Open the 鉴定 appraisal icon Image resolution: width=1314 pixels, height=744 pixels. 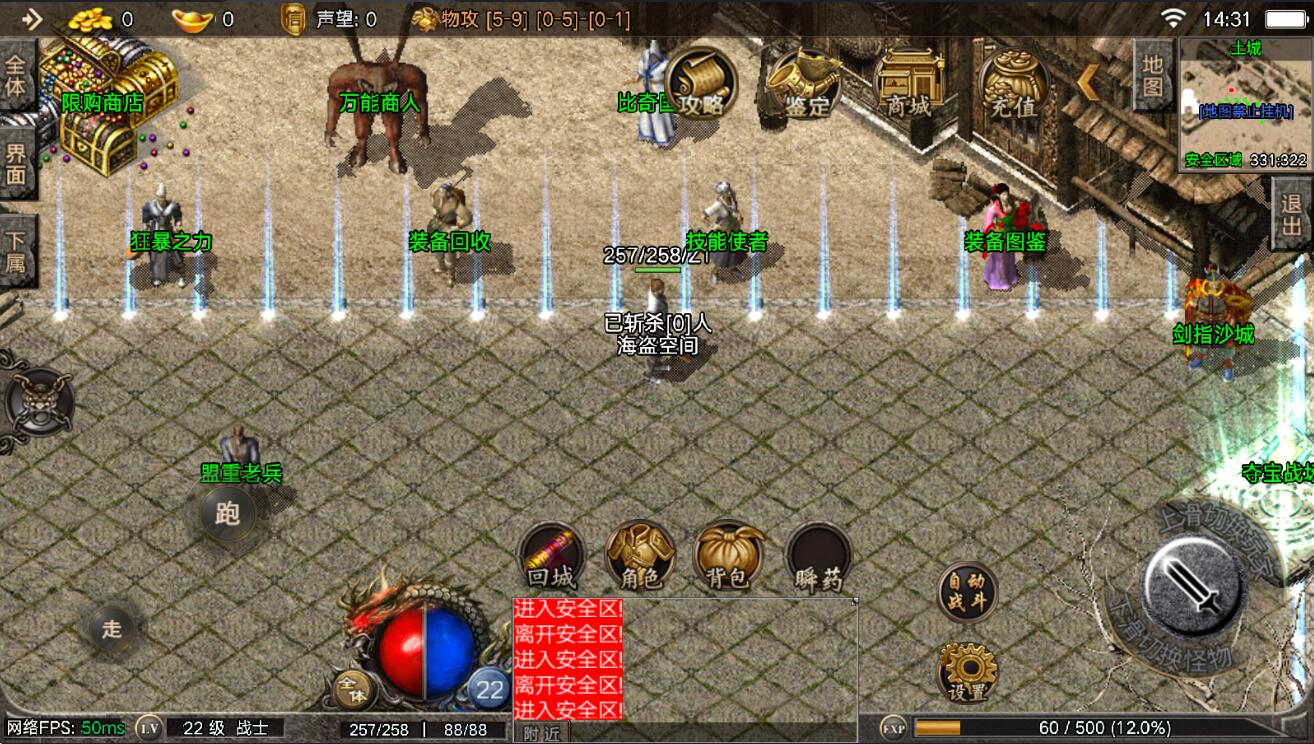(806, 84)
